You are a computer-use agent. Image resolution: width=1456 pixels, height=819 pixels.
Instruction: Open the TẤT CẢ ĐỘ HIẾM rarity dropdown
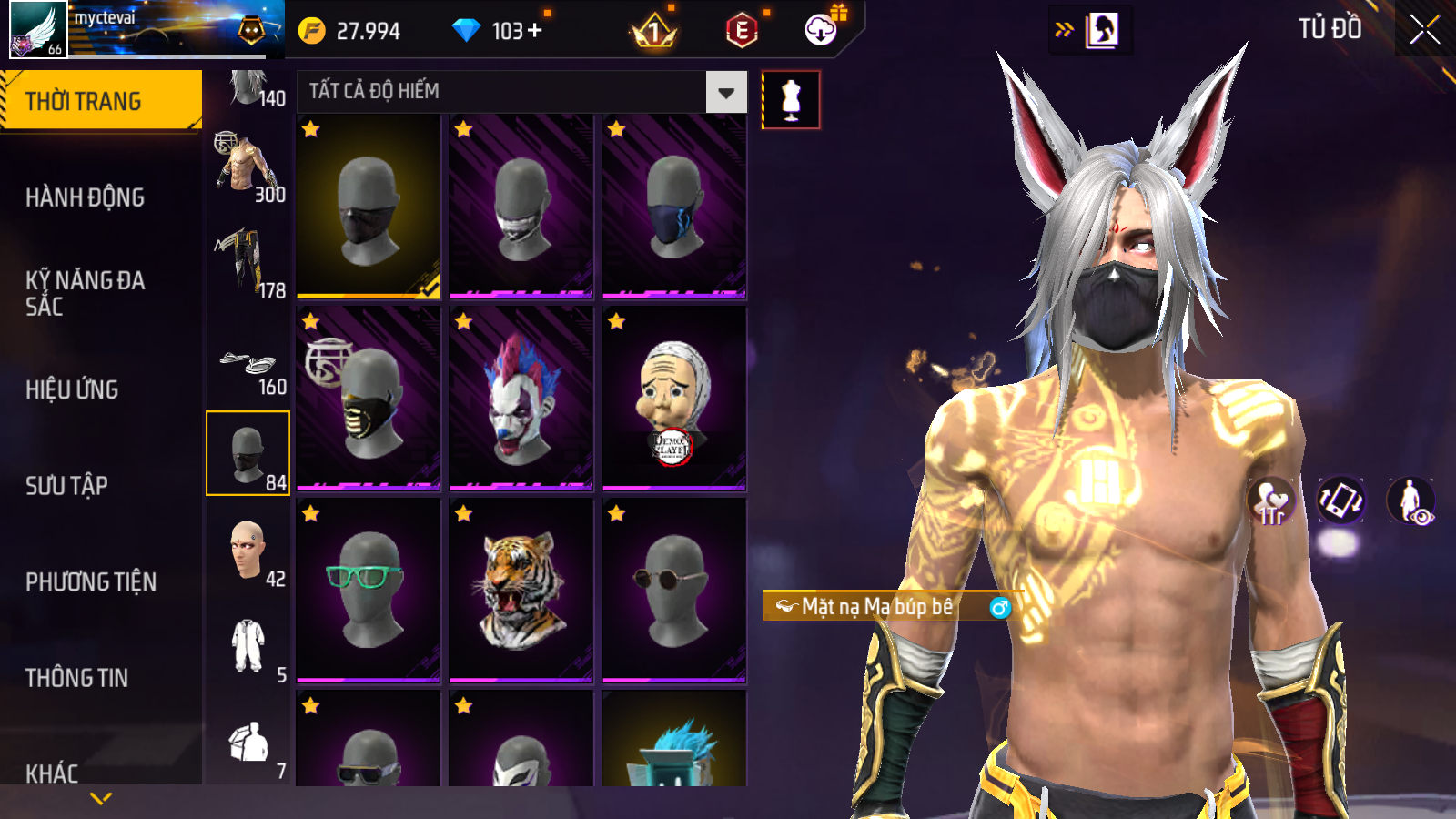[x=725, y=92]
